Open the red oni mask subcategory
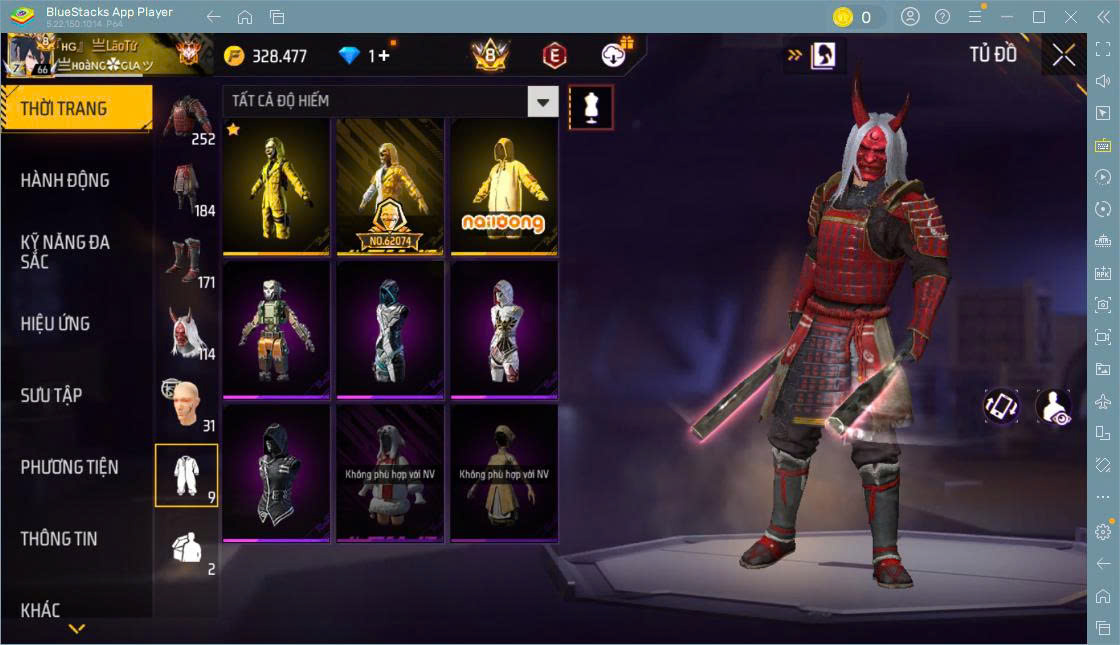Screen dimensions: 1120x645 (x=186, y=330)
